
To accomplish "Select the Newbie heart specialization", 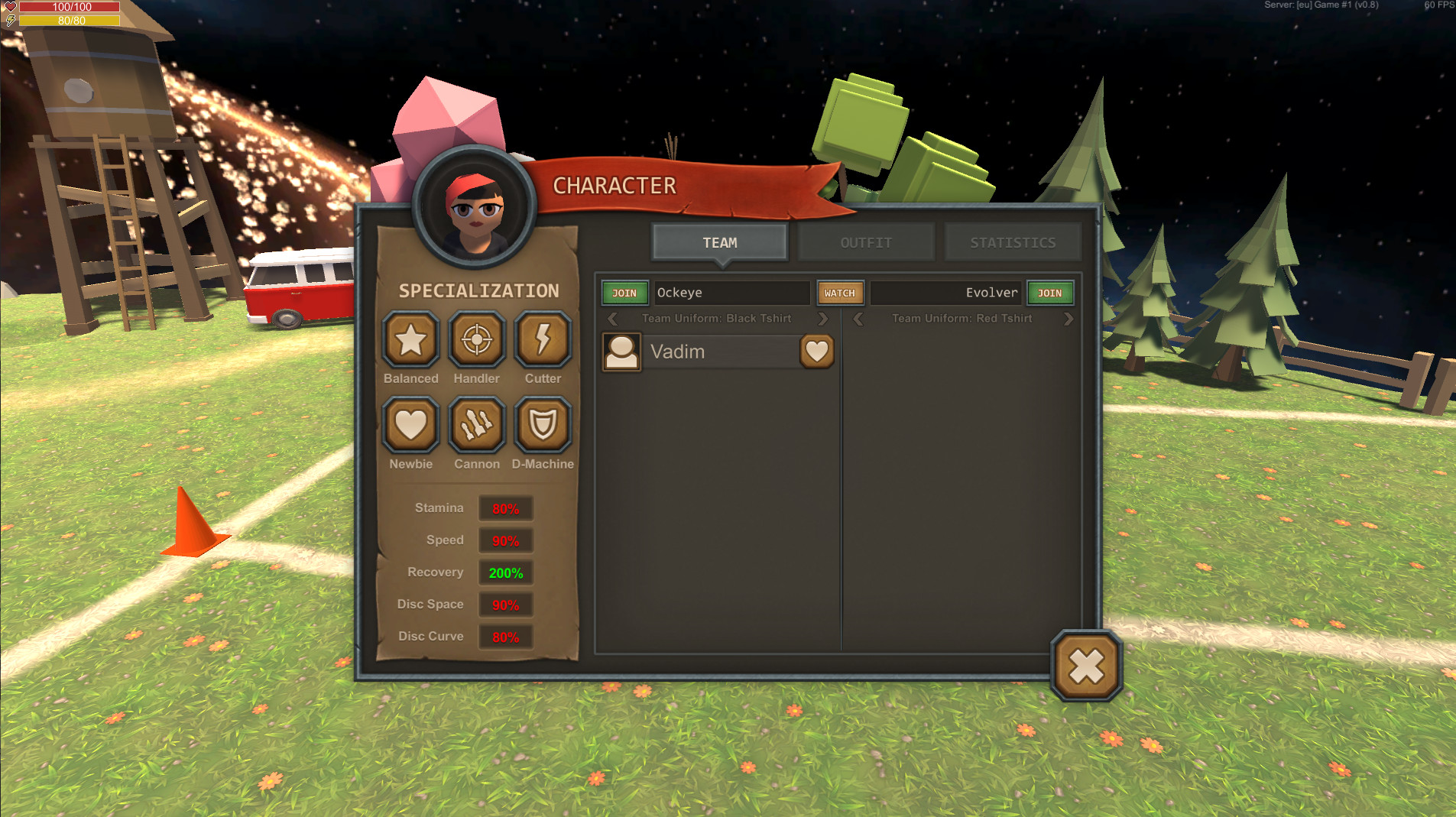I will (410, 425).
